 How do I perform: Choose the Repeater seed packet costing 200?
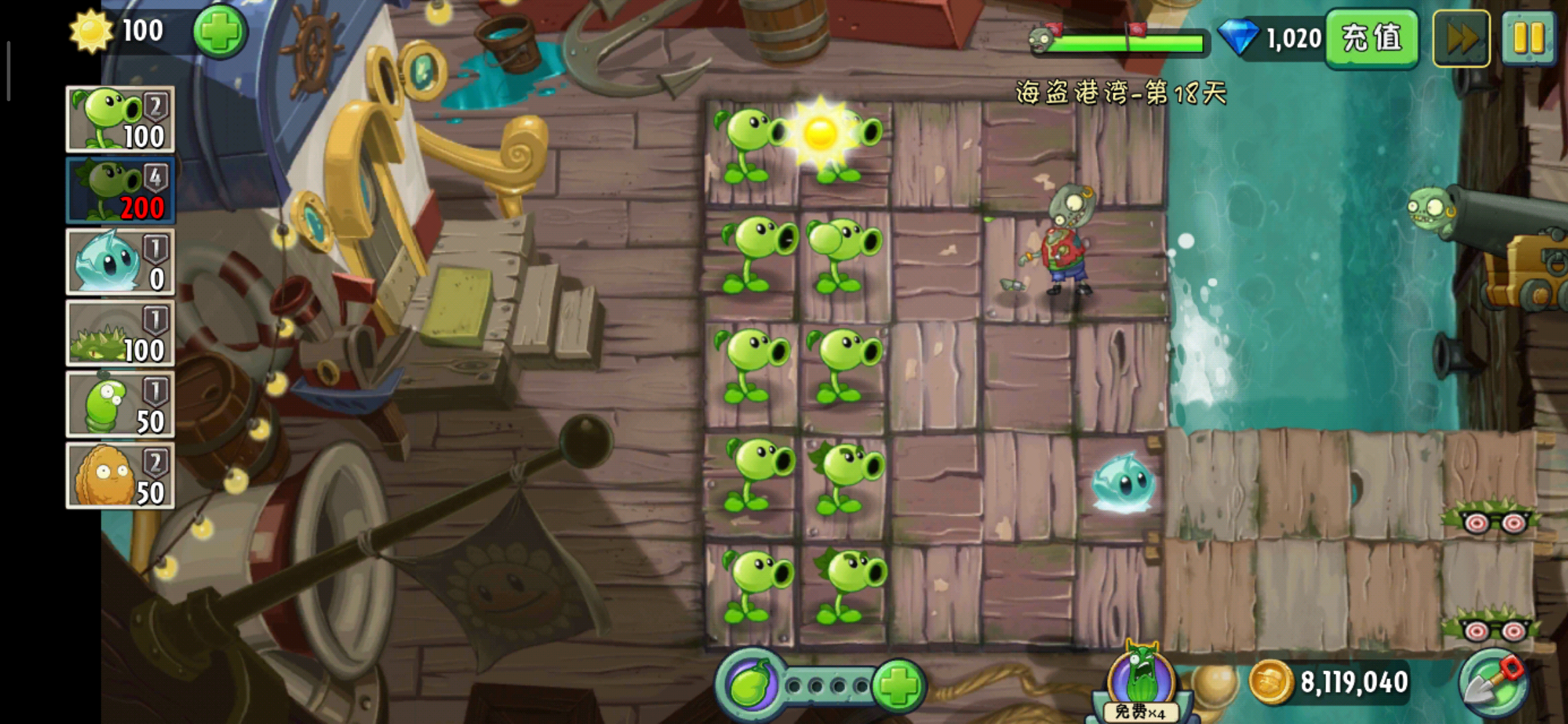click(120, 190)
